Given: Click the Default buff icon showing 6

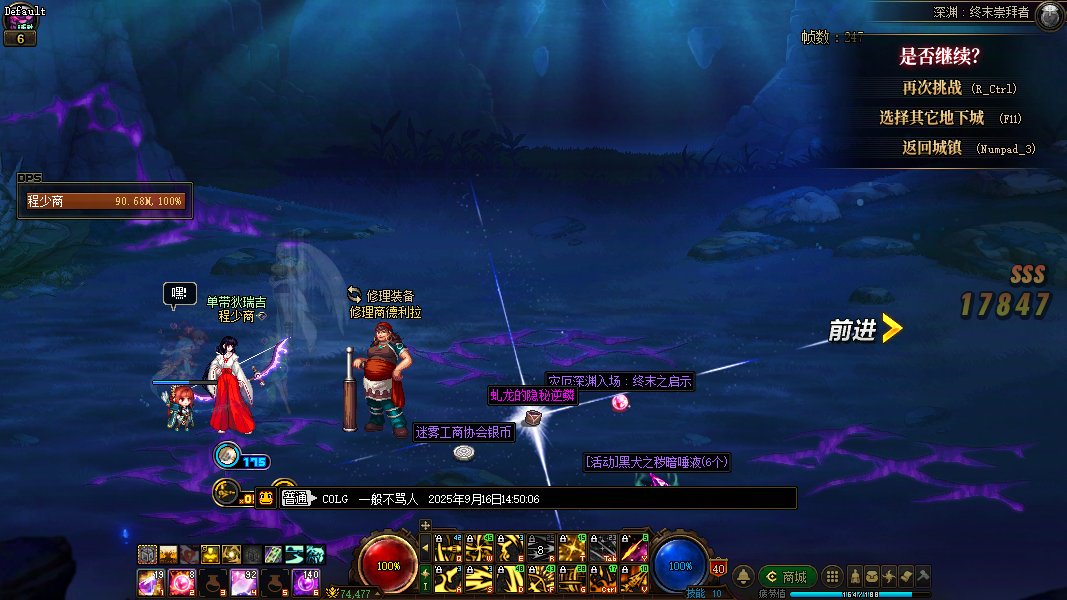Looking at the screenshot, I should click(x=20, y=38).
